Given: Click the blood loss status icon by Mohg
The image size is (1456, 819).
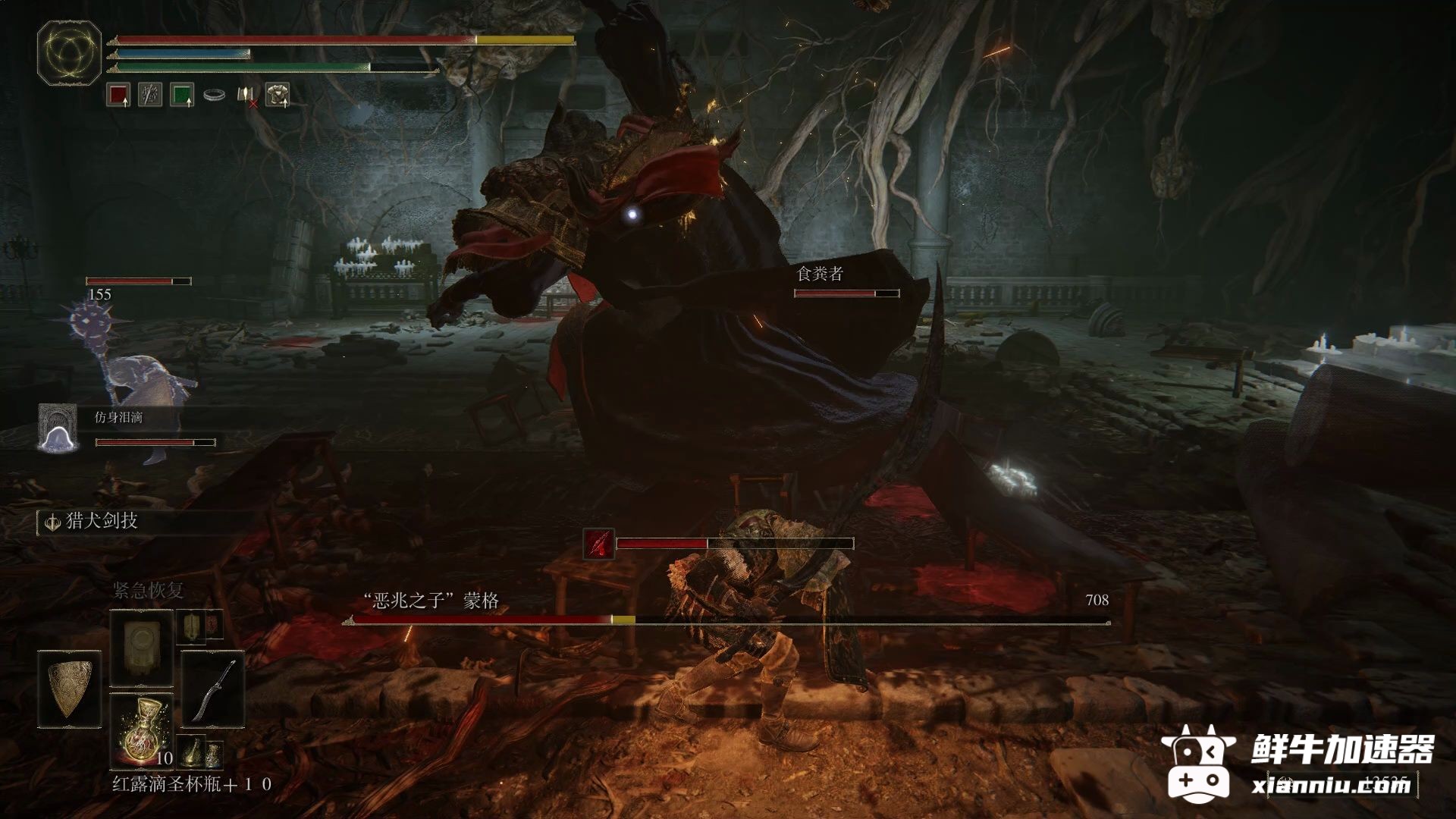Looking at the screenshot, I should click(598, 544).
